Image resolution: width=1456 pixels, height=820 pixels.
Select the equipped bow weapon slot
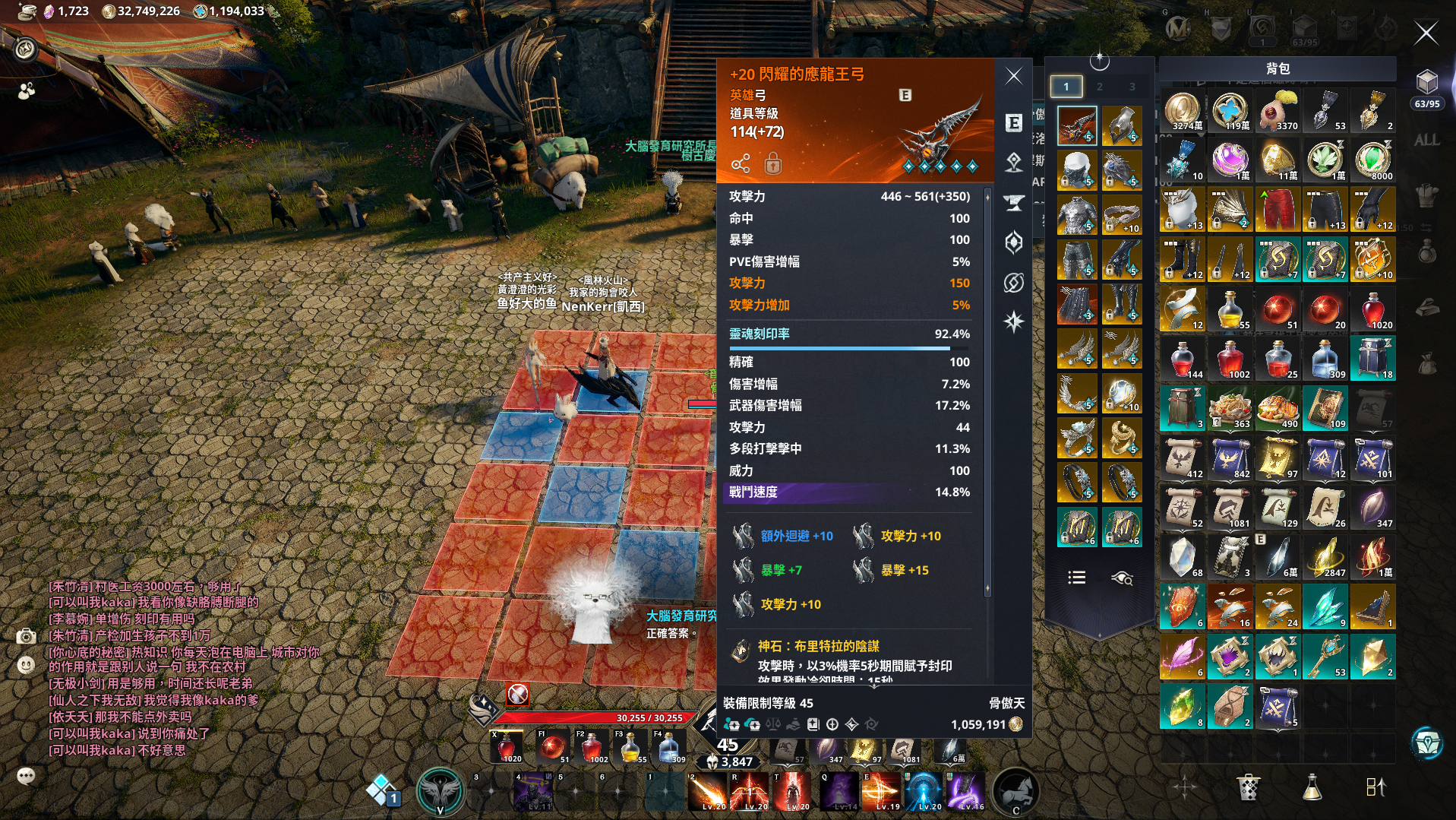coord(1076,125)
